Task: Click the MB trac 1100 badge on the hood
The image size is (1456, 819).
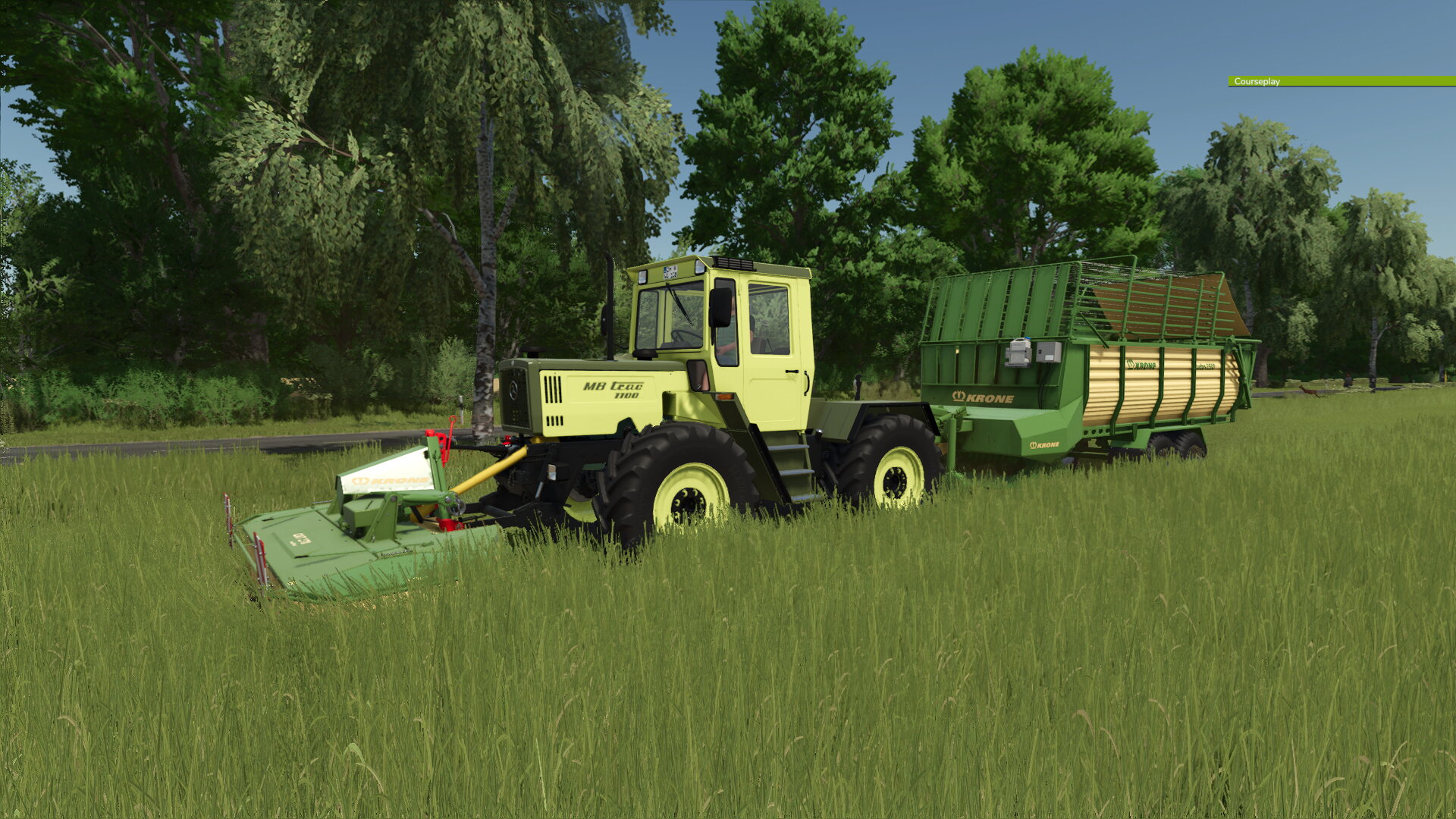Action: coord(613,390)
